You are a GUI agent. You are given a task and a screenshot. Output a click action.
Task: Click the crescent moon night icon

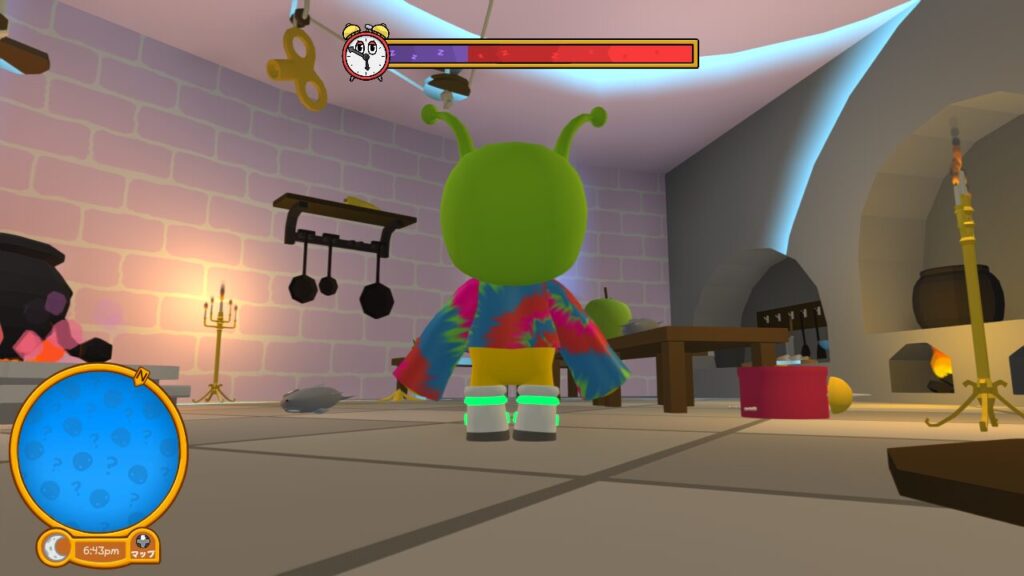point(55,548)
